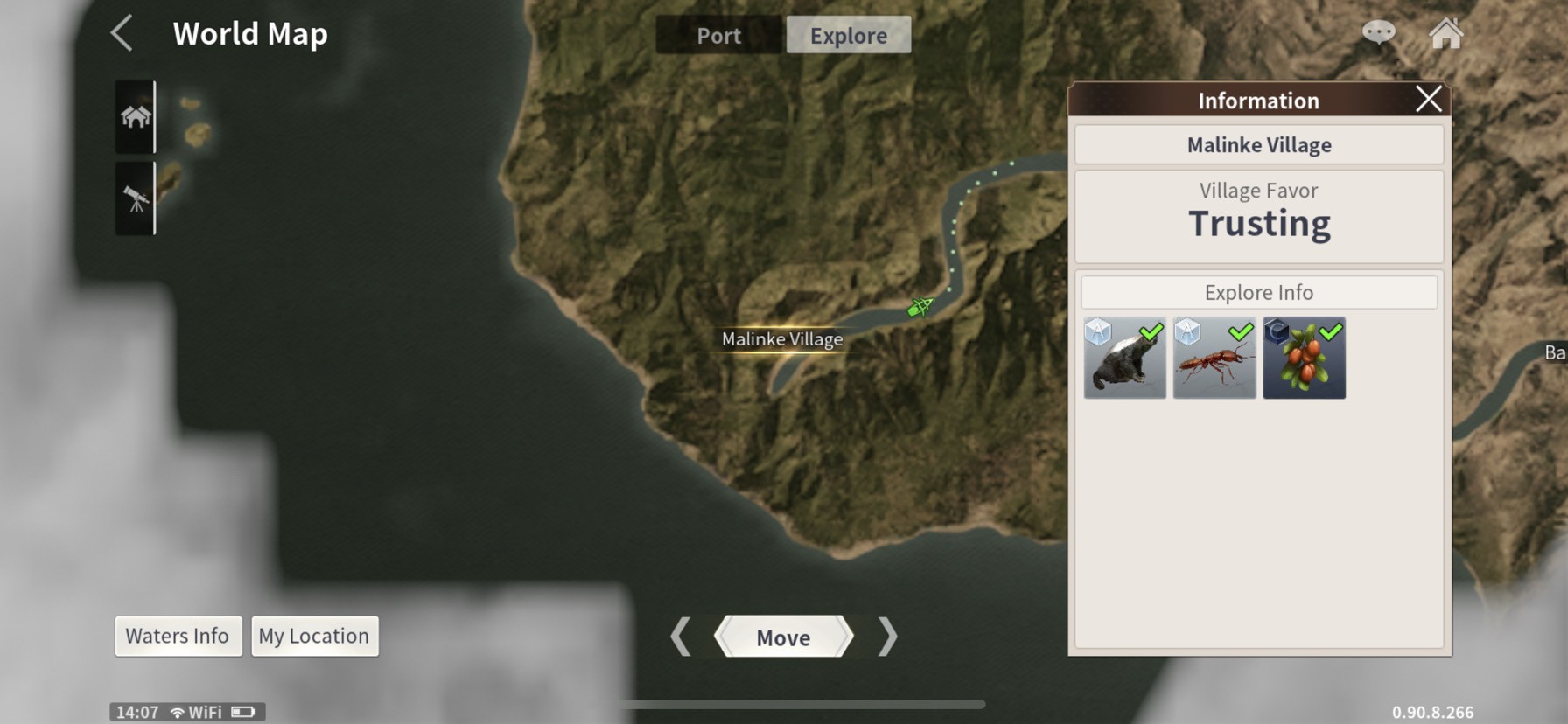Switch to the Port tab
This screenshot has height=724, width=1568.
pos(718,36)
